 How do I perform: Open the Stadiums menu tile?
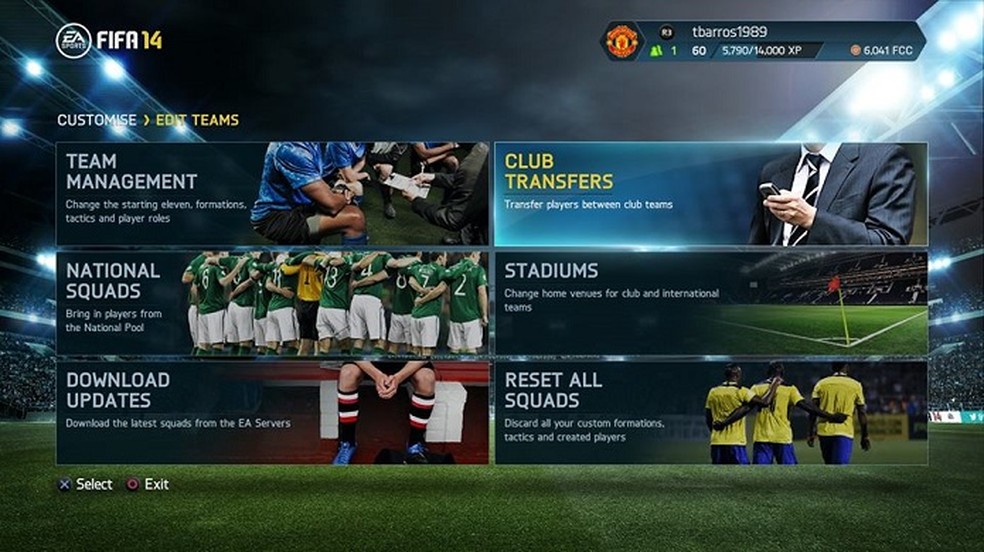click(710, 303)
